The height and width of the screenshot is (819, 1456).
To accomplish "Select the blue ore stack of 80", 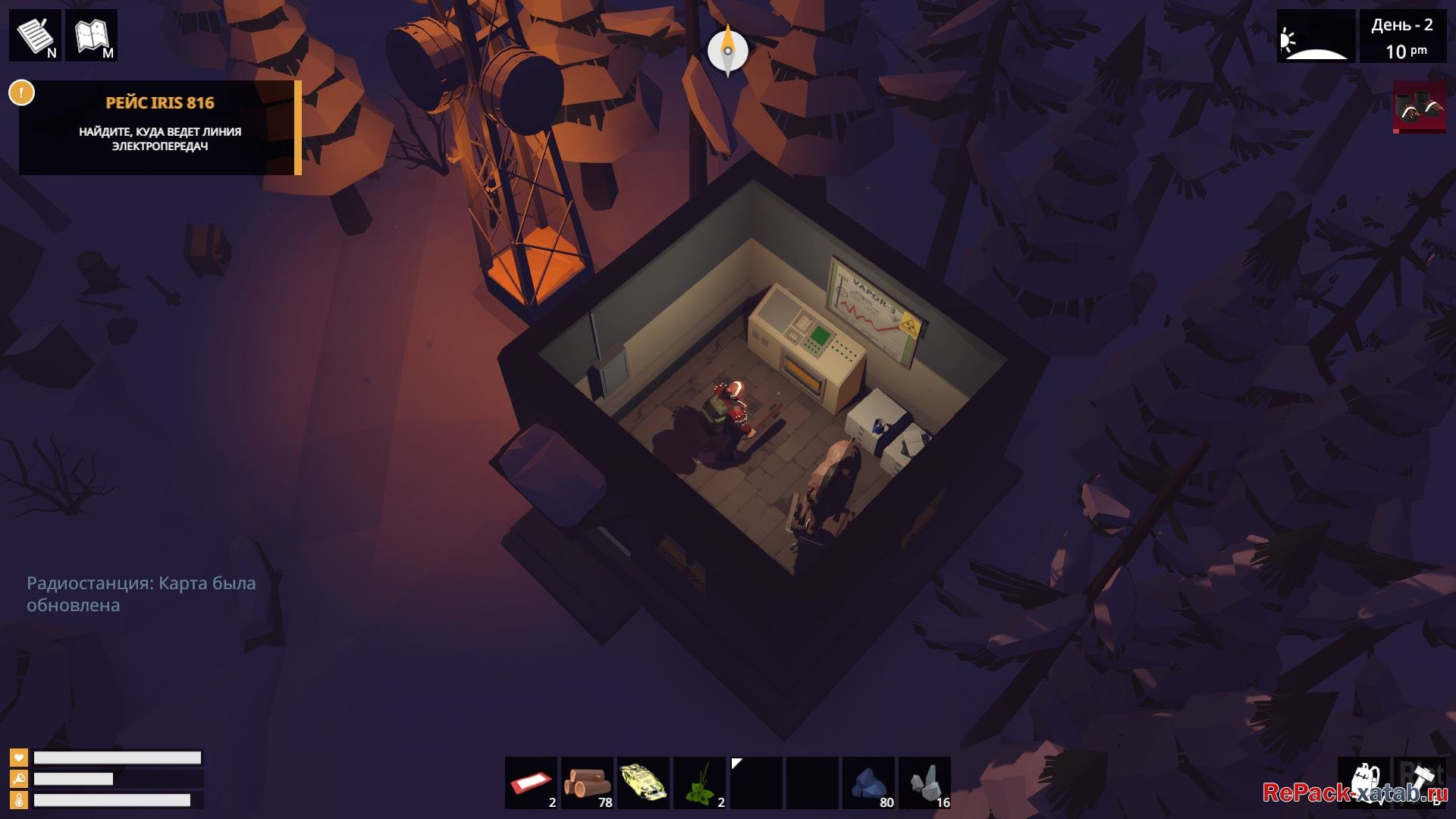I will click(868, 783).
